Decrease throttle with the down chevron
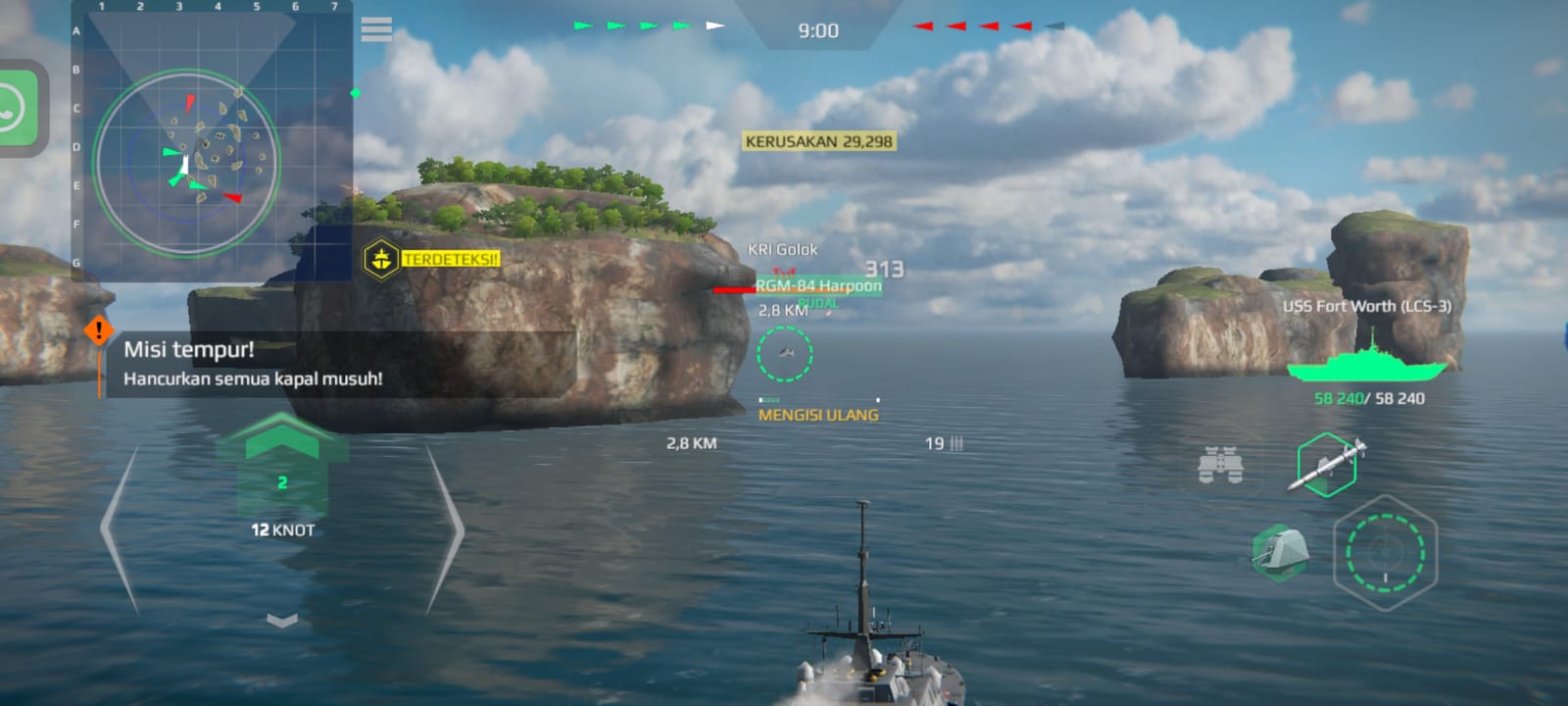This screenshot has width=1568, height=706. [282, 620]
